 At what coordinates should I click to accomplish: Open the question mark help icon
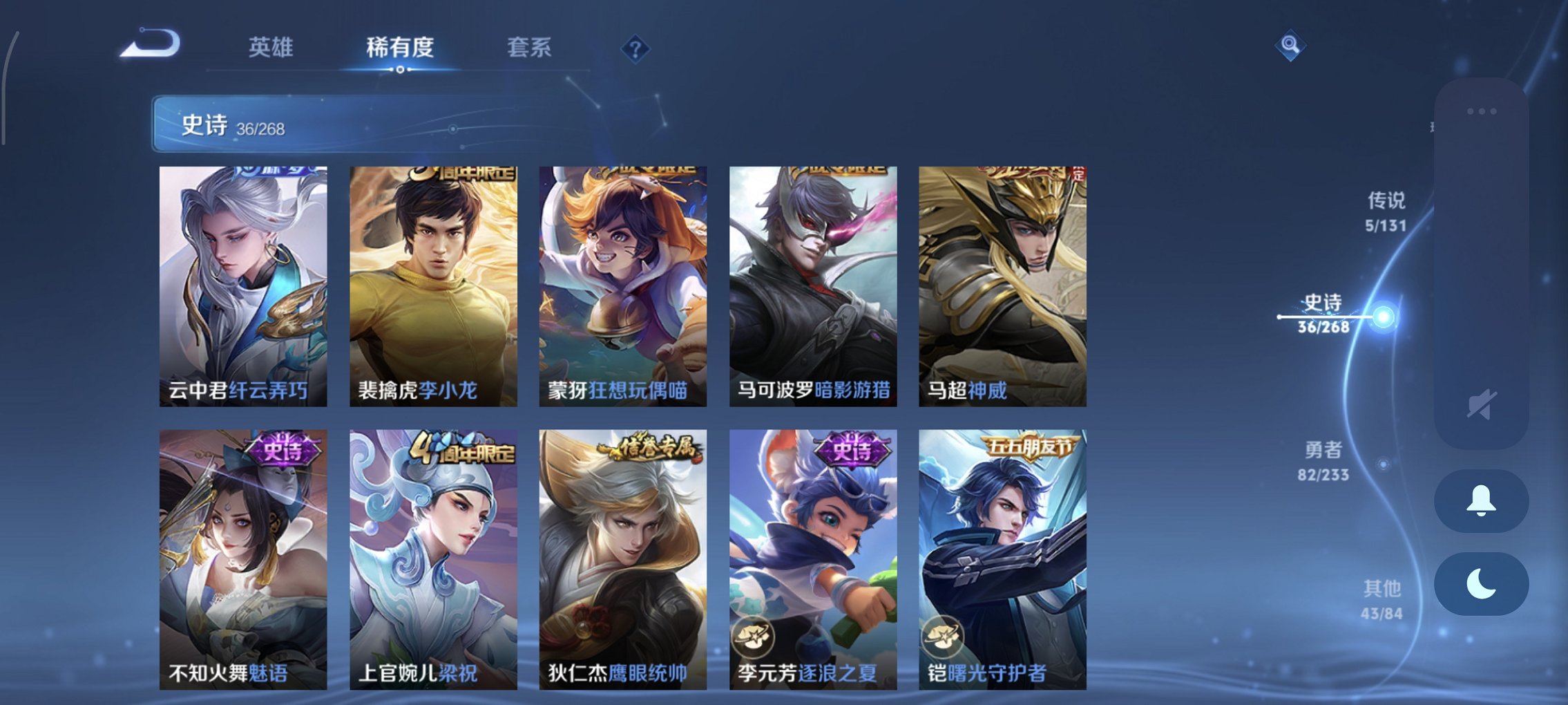point(635,48)
